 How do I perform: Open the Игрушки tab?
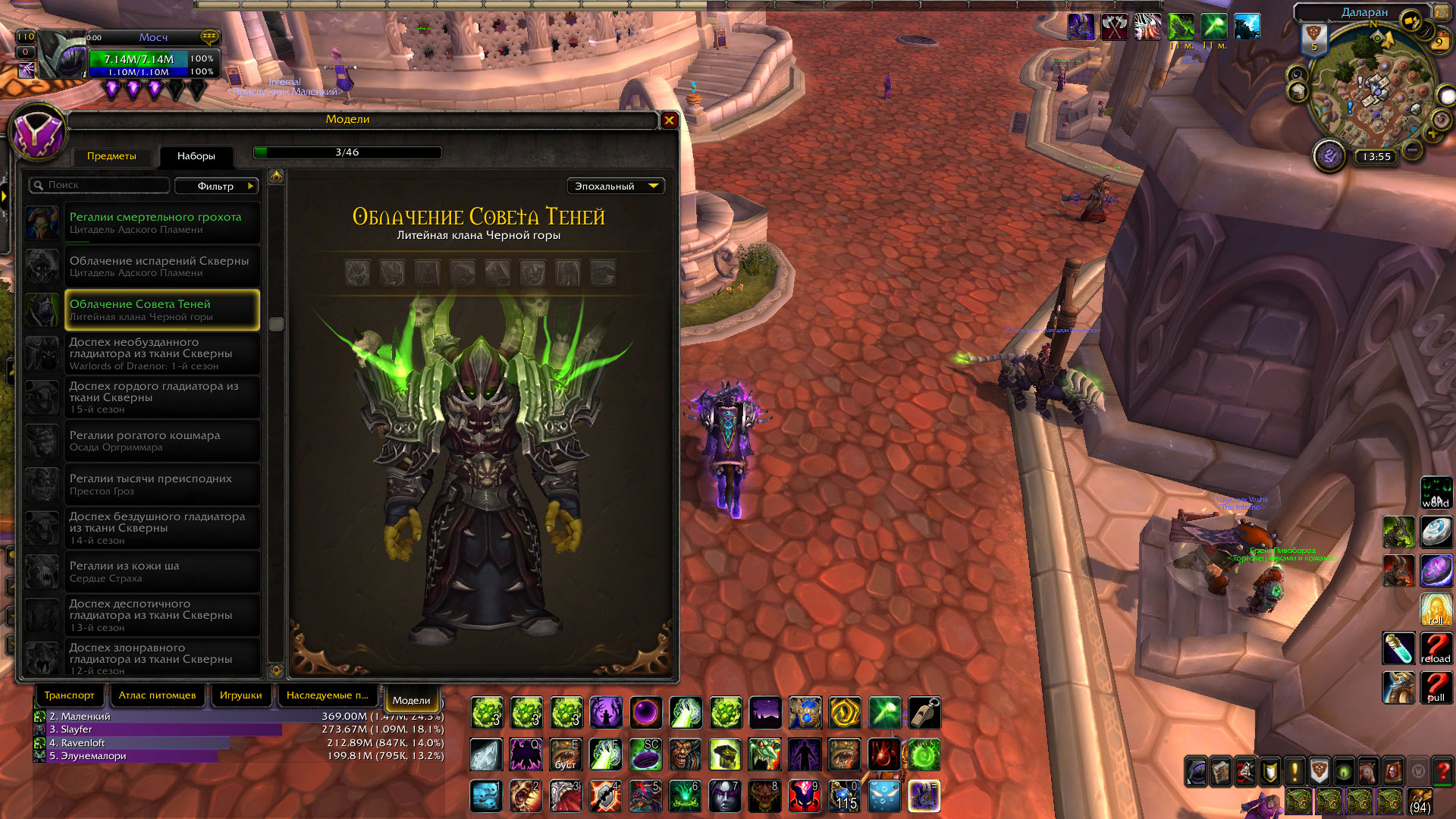click(x=240, y=695)
